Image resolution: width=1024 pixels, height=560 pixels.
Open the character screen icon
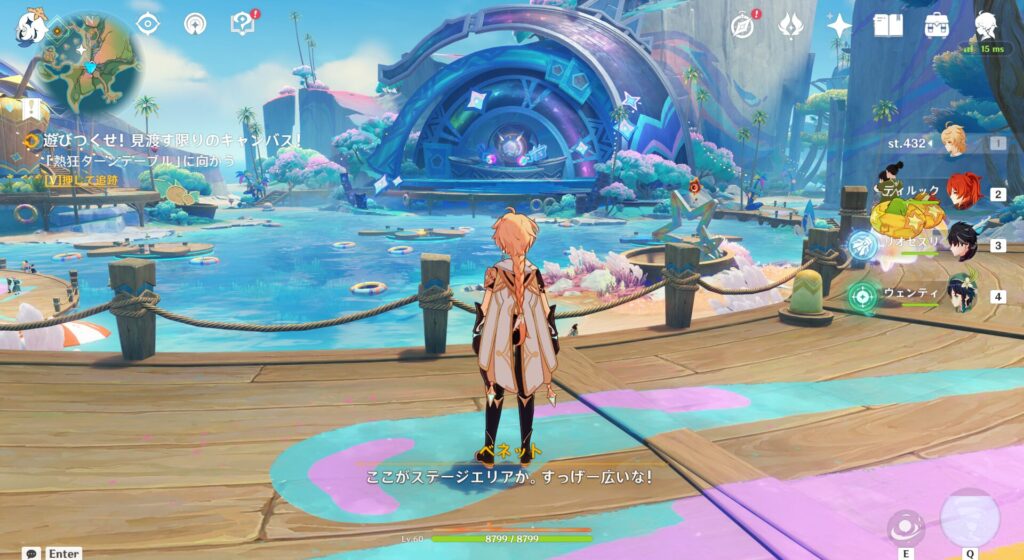(986, 25)
